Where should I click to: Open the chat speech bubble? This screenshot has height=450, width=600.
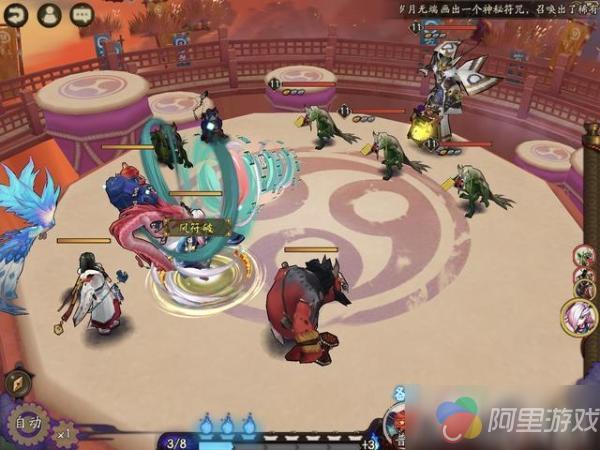(x=82, y=14)
